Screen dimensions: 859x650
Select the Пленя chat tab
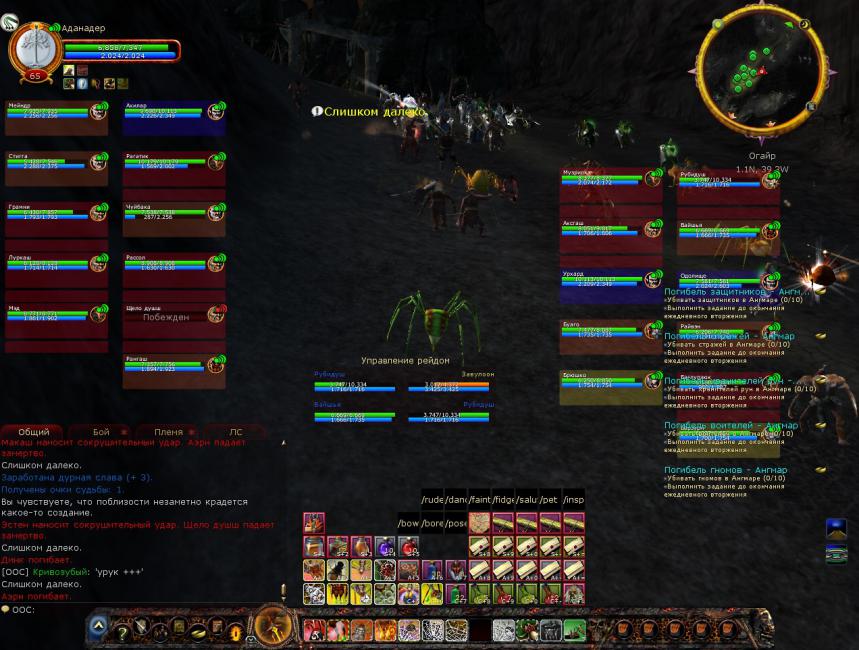coord(167,432)
